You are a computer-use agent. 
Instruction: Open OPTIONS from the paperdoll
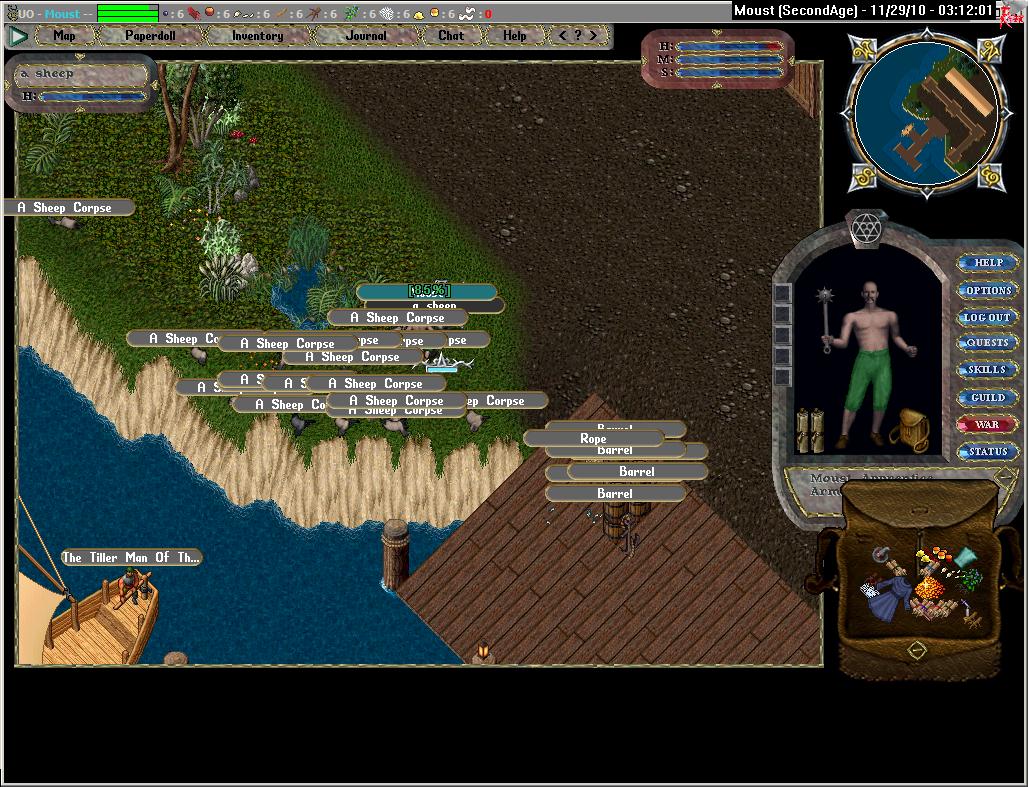[x=988, y=290]
